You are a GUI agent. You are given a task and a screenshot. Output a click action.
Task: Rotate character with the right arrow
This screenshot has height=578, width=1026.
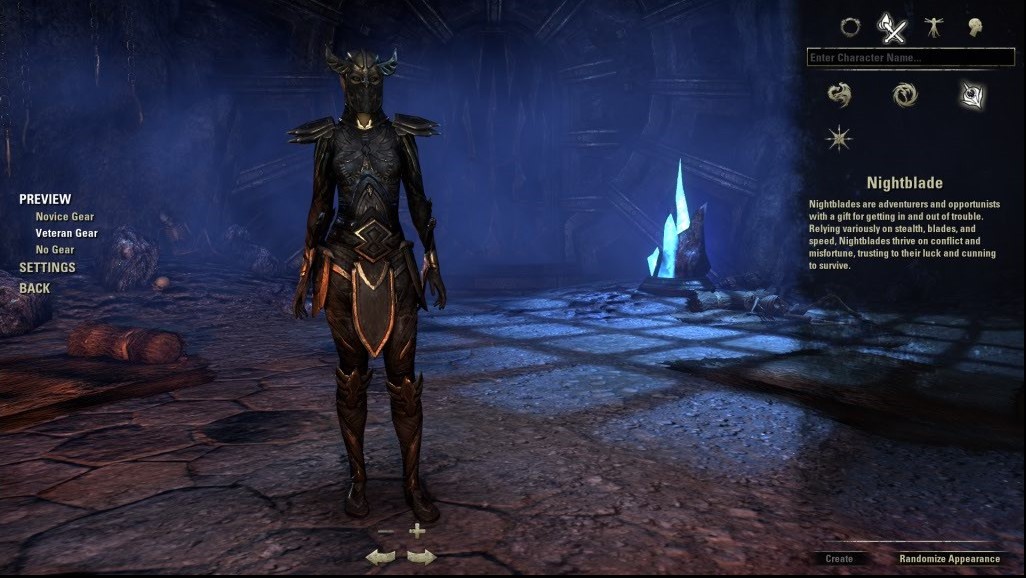tap(421, 557)
